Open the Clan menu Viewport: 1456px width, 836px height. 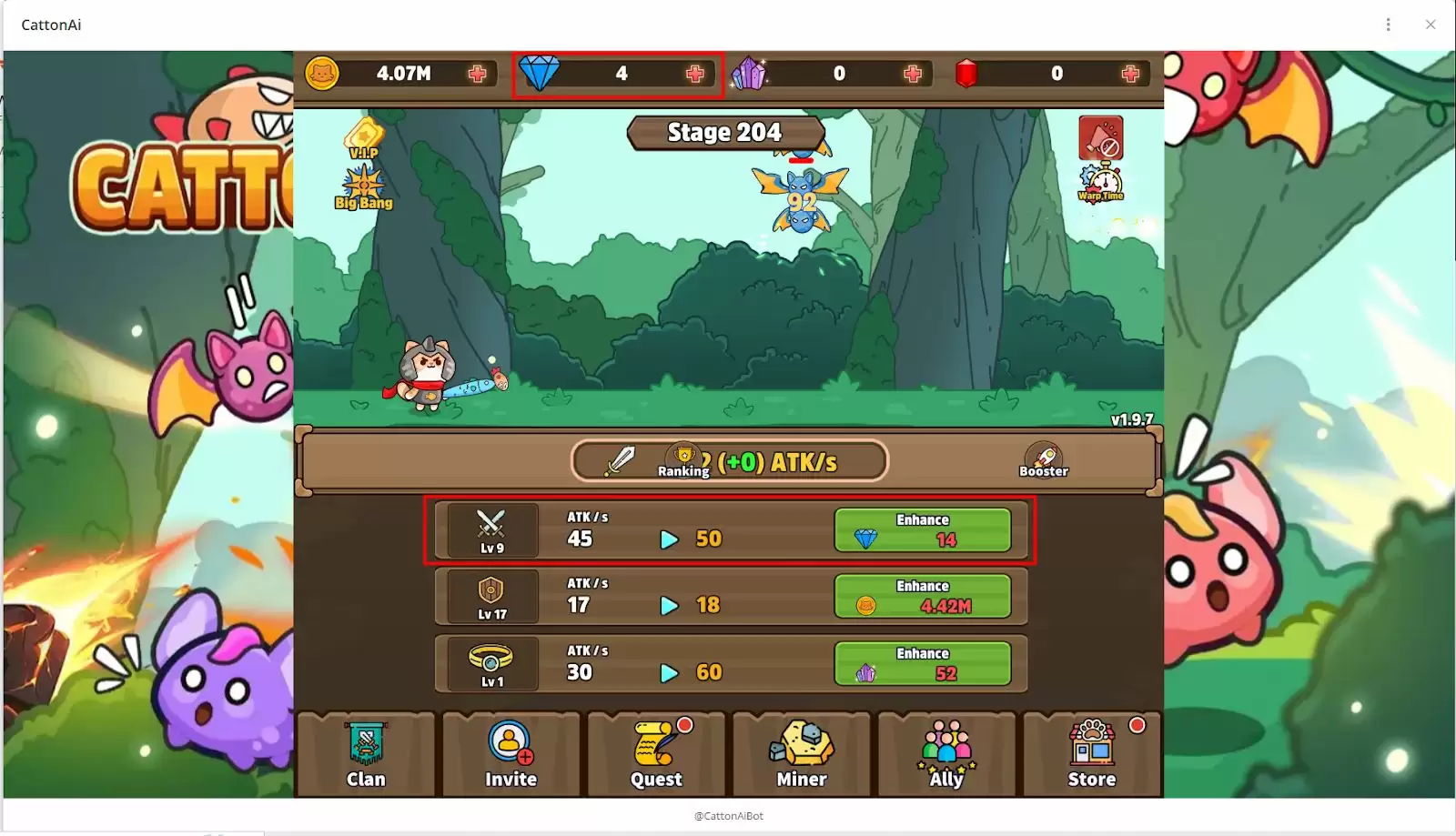click(x=365, y=755)
